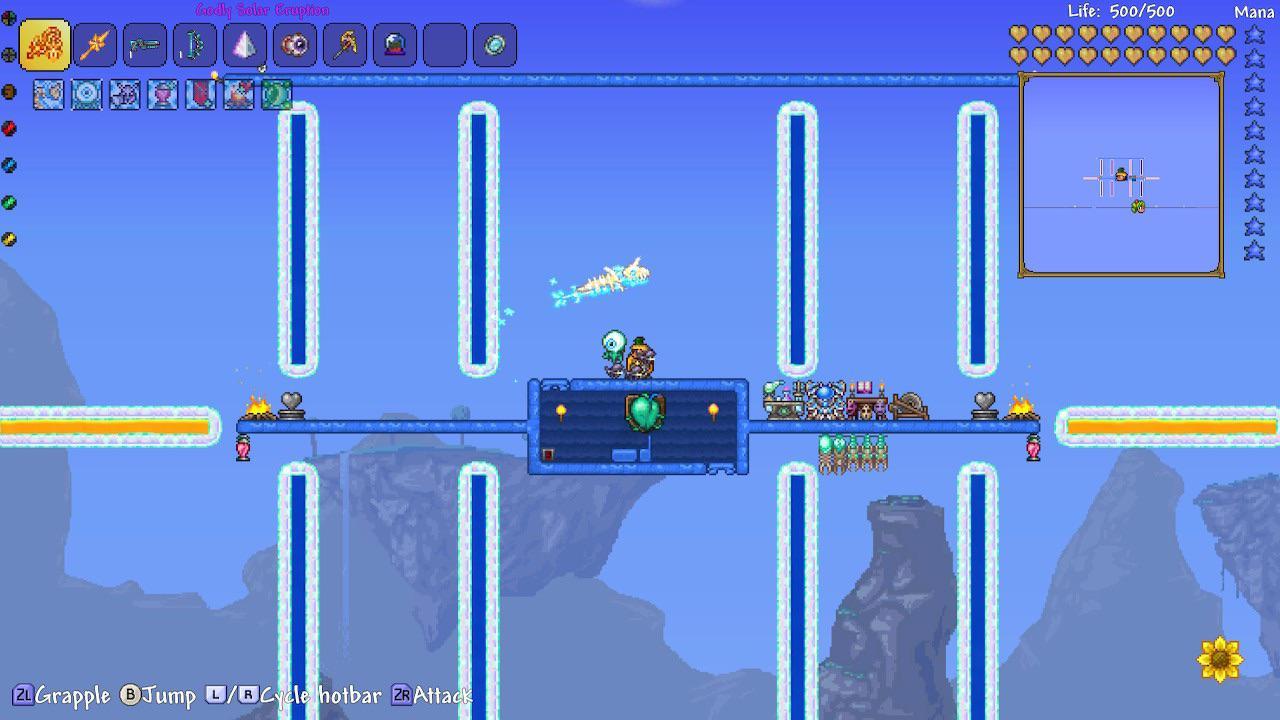Dismiss the goblet-shaped buff icon
The width and height of the screenshot is (1280, 720).
[162, 93]
